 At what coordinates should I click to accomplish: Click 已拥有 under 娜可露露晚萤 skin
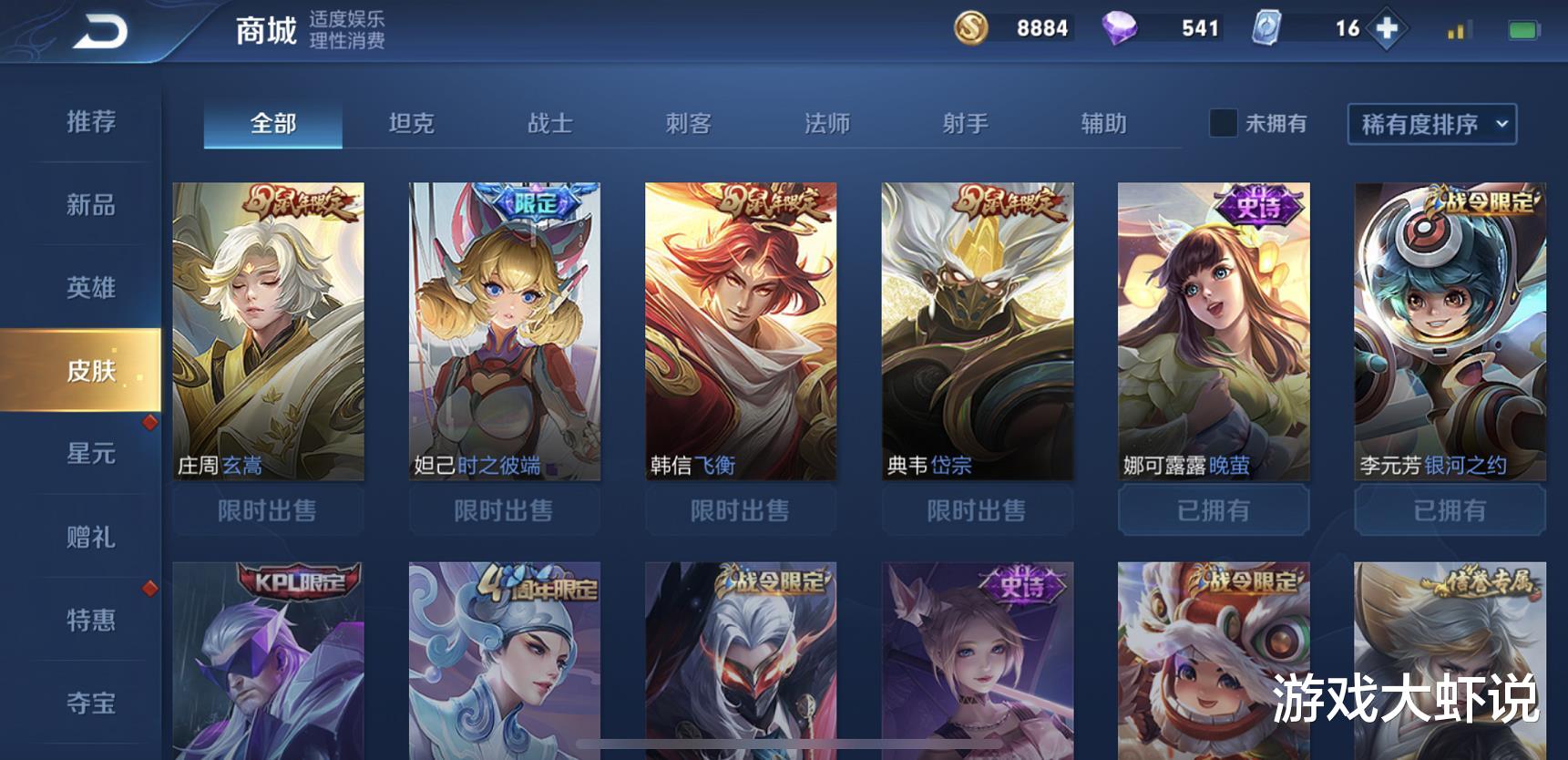1214,510
